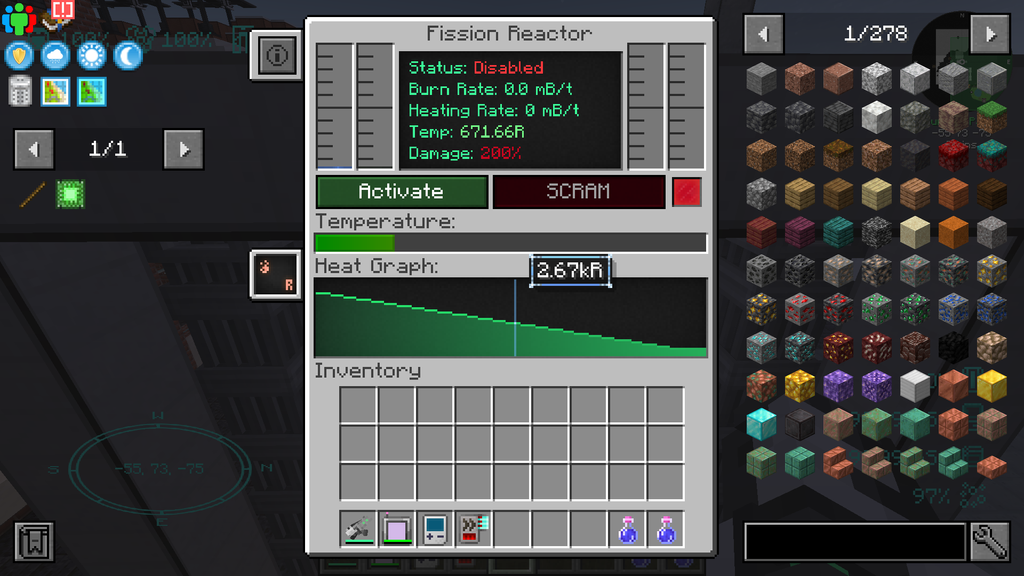Click the sun daytime button

(92, 56)
